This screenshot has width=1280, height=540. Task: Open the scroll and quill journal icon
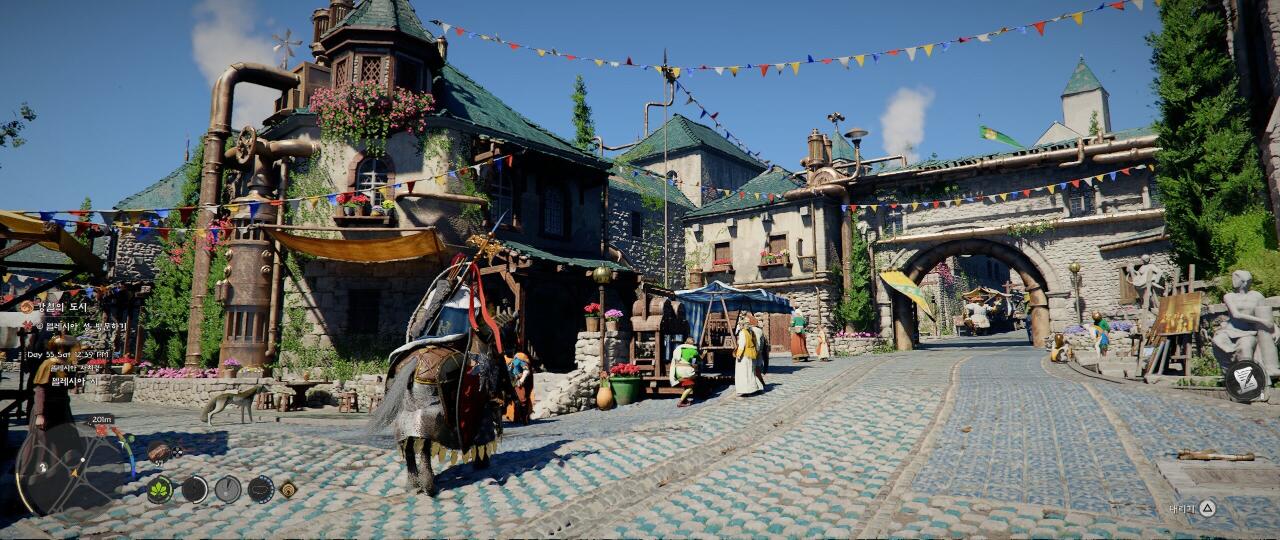click(x=1245, y=380)
